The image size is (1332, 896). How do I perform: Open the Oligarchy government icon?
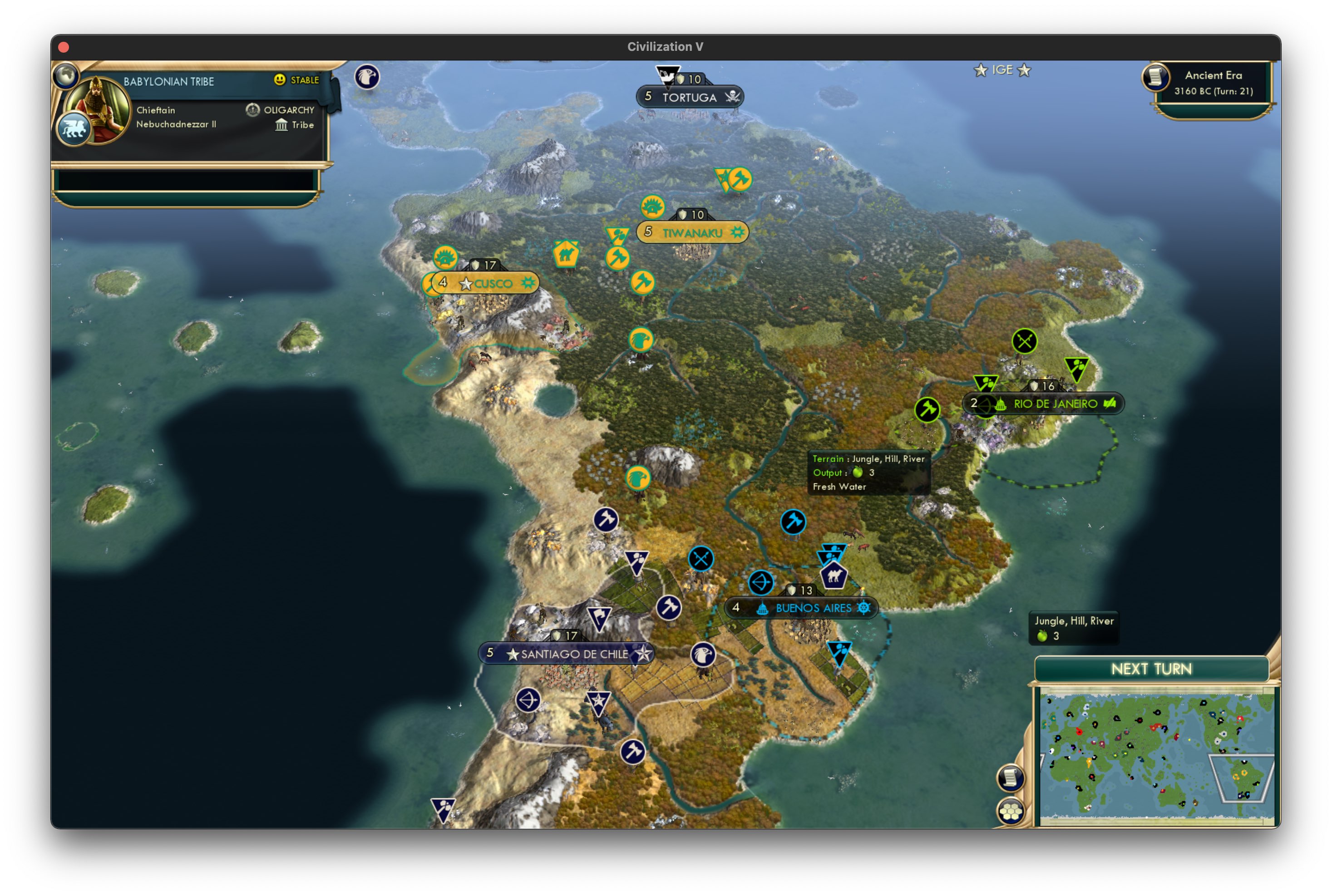tap(252, 109)
